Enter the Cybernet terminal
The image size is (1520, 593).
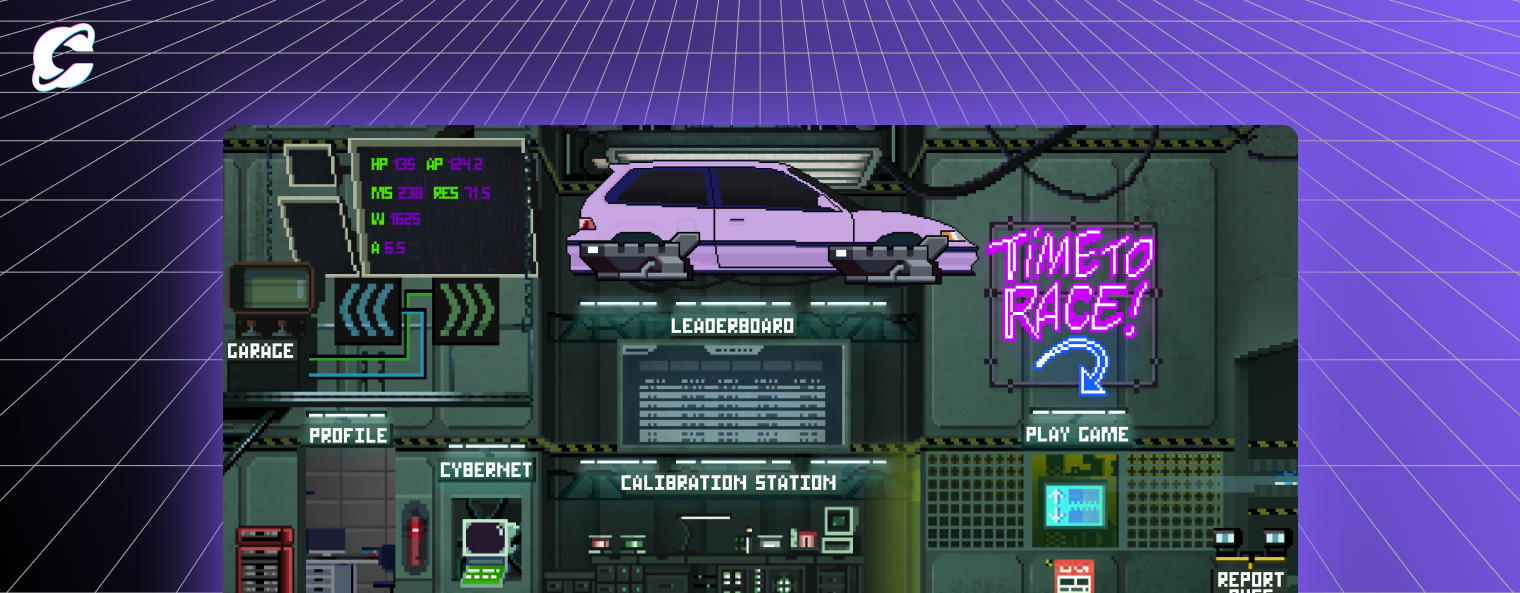(486, 470)
